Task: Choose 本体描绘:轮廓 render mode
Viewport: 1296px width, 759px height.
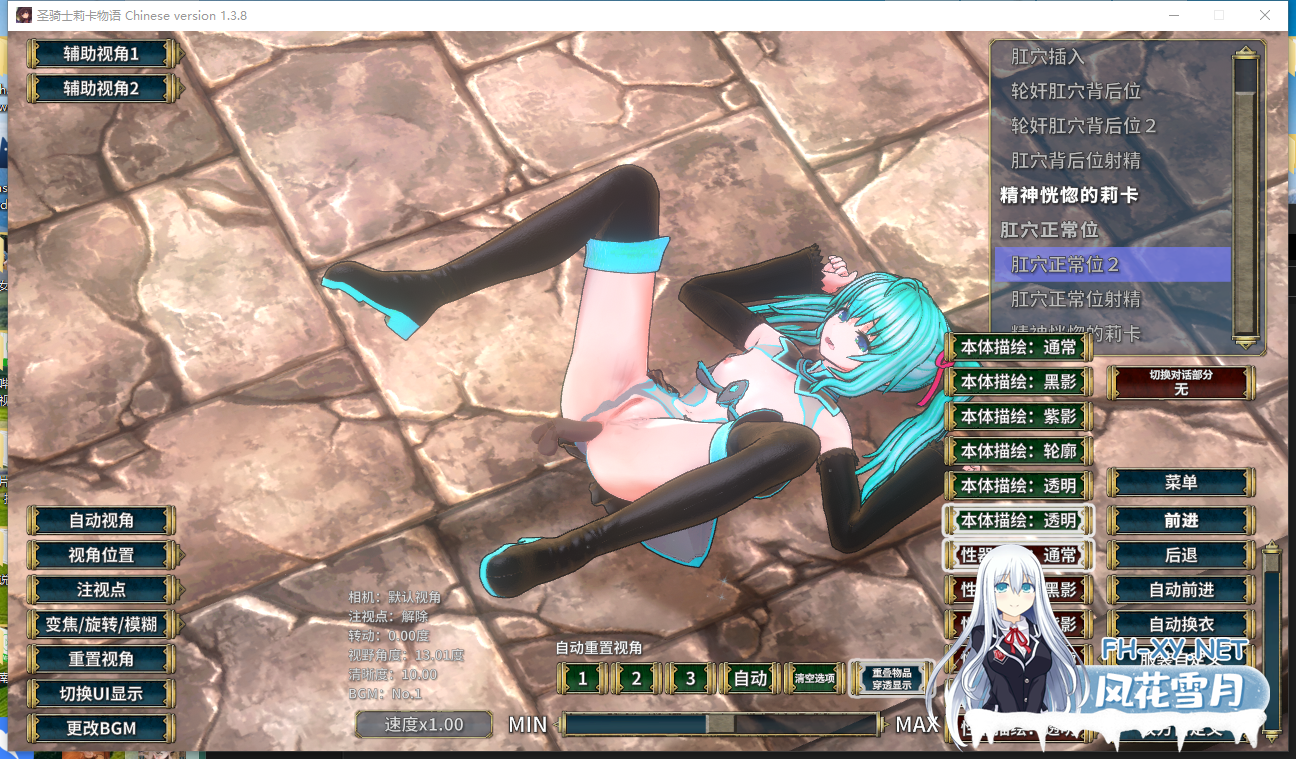Action: (x=1019, y=451)
